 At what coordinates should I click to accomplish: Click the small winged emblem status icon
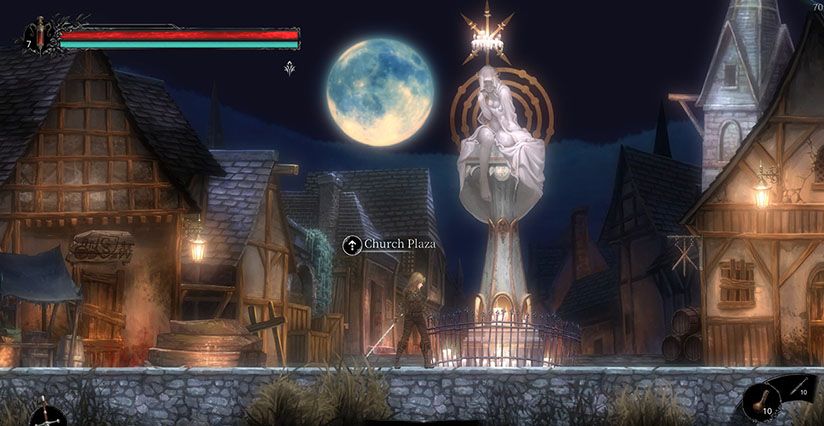tap(290, 68)
